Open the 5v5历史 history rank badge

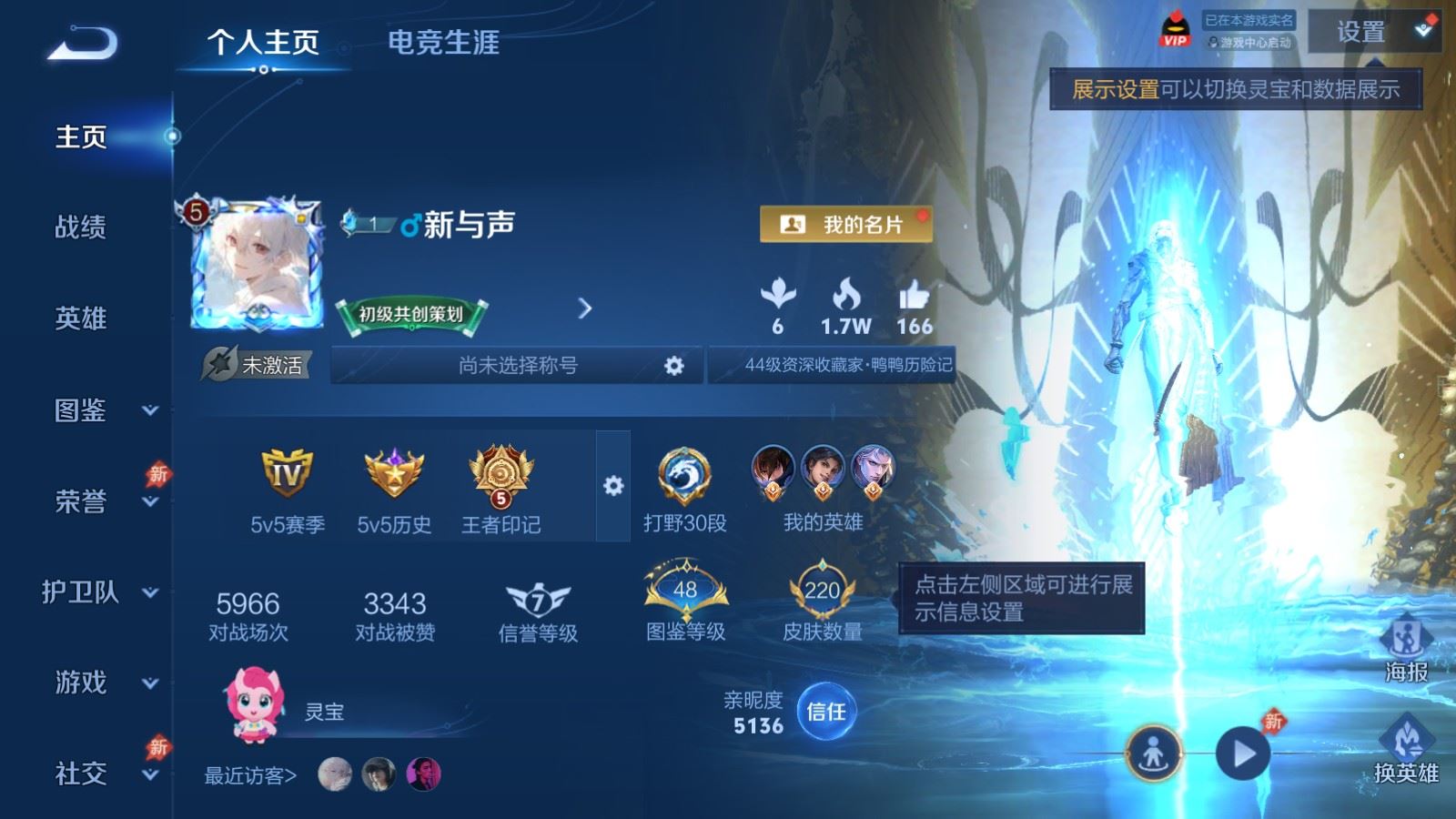point(391,478)
